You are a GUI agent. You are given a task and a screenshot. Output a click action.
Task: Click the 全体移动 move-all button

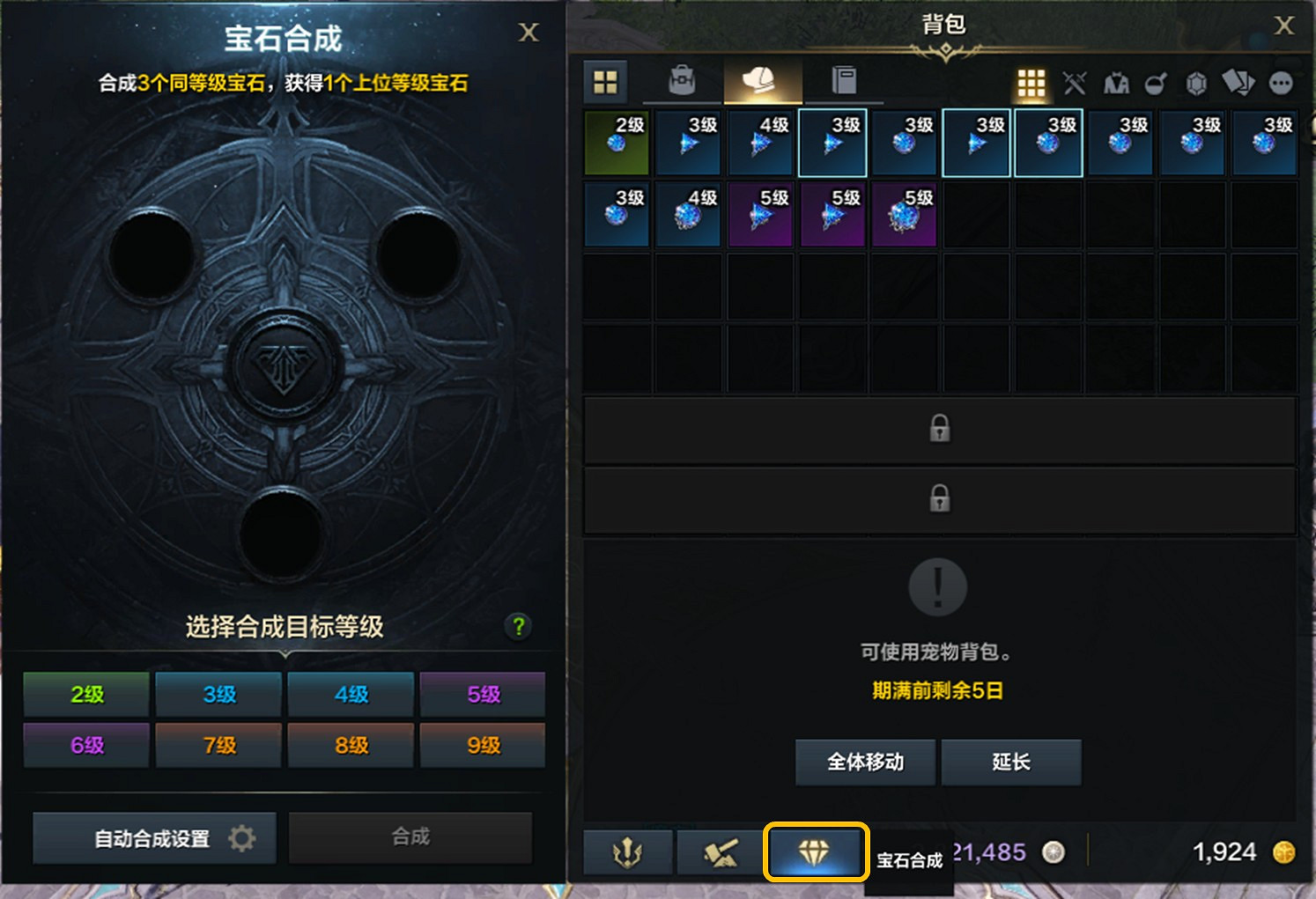coord(865,763)
